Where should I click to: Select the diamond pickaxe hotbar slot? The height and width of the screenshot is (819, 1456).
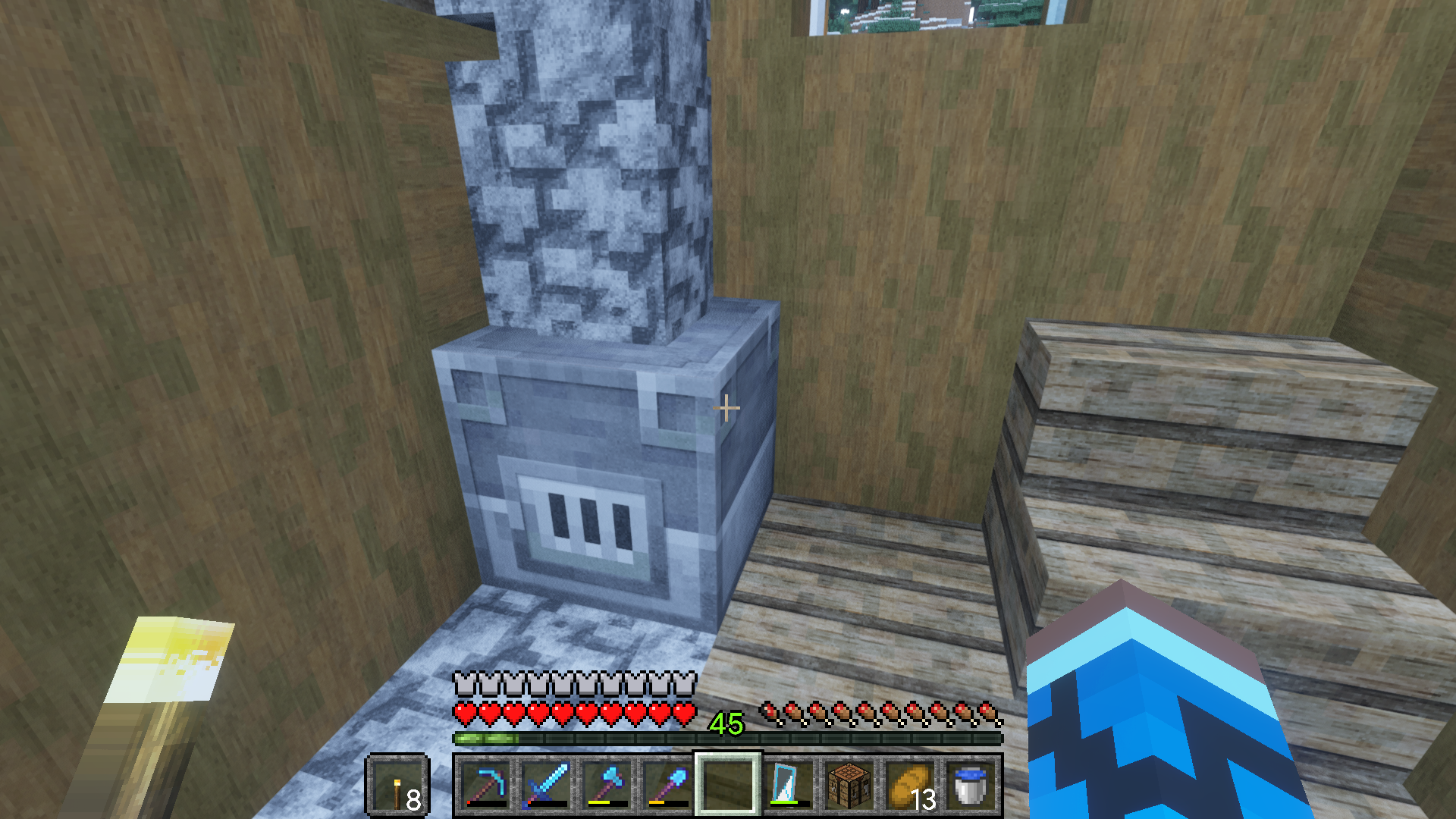(485, 785)
